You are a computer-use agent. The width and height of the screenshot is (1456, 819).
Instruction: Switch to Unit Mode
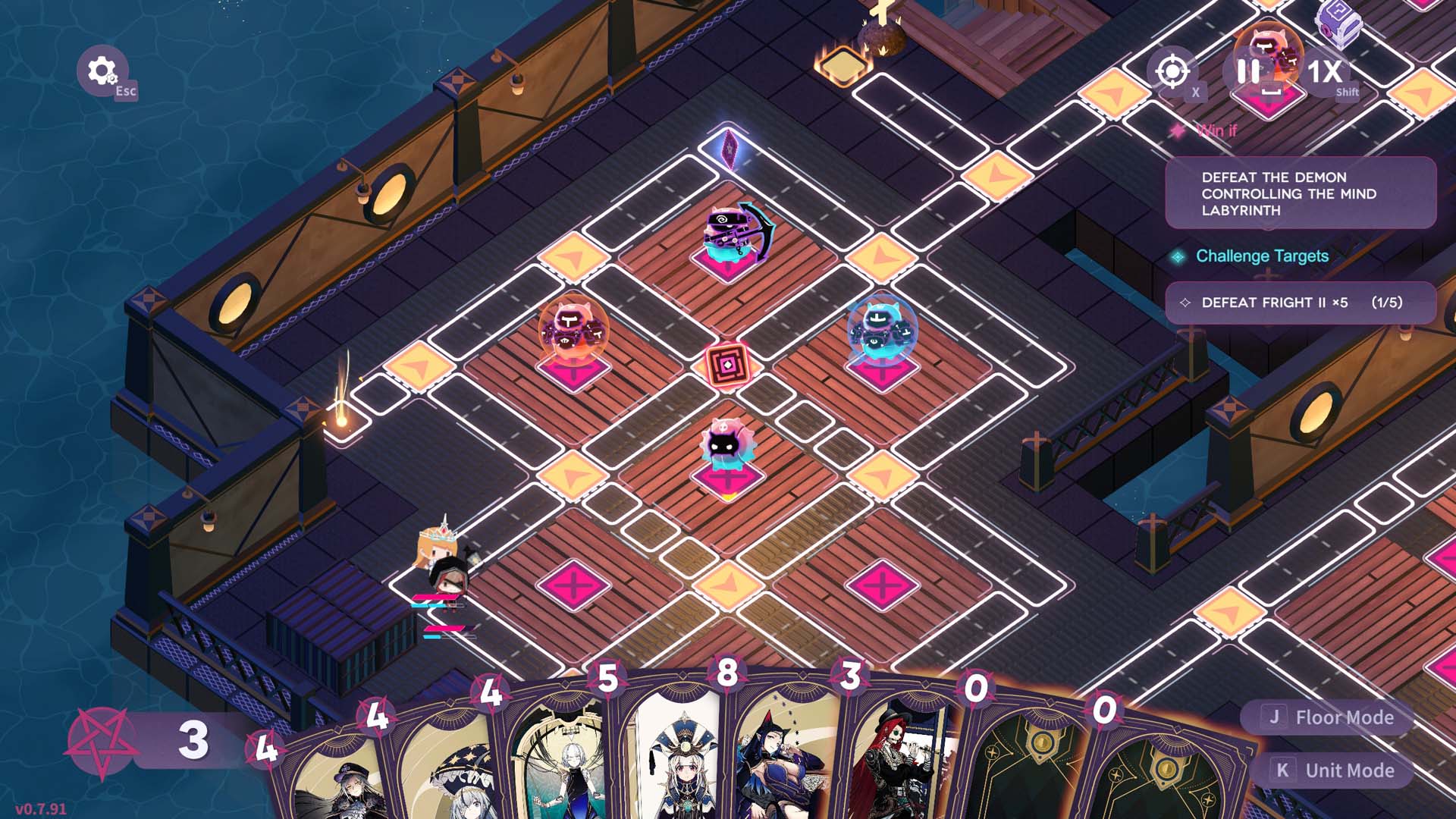click(1335, 770)
